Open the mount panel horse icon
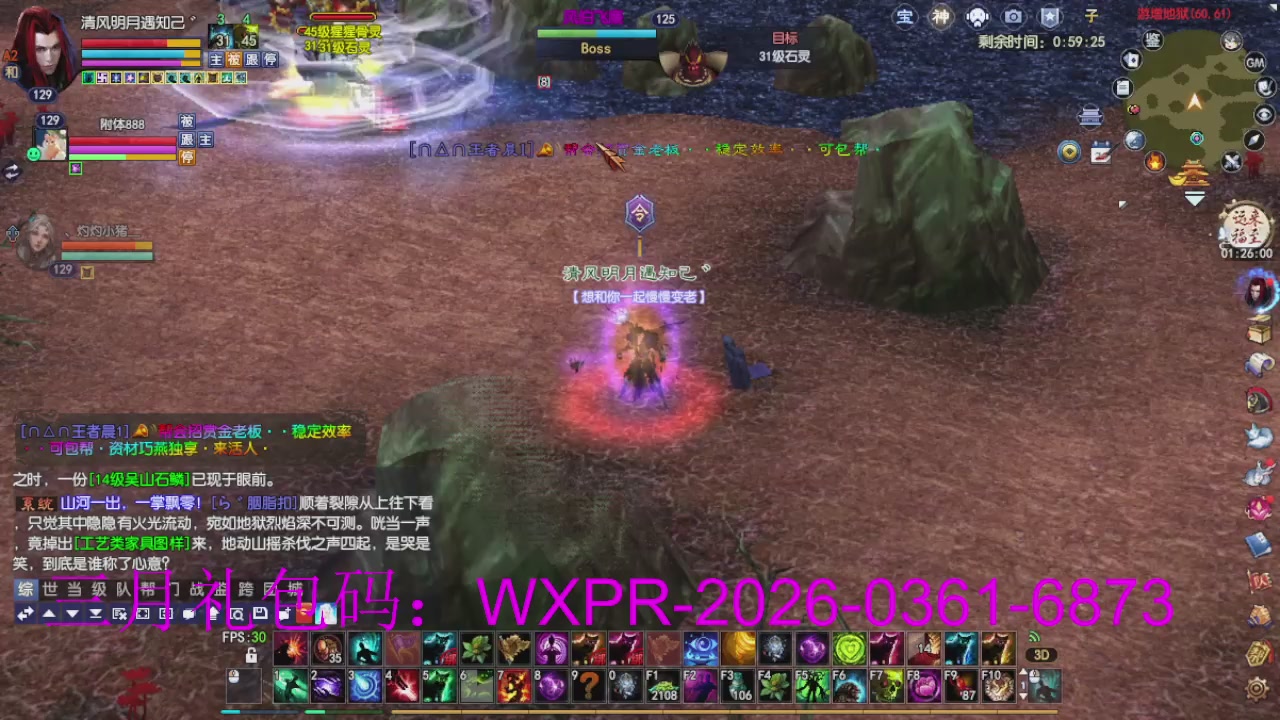1280x720 pixels. coord(1258,398)
